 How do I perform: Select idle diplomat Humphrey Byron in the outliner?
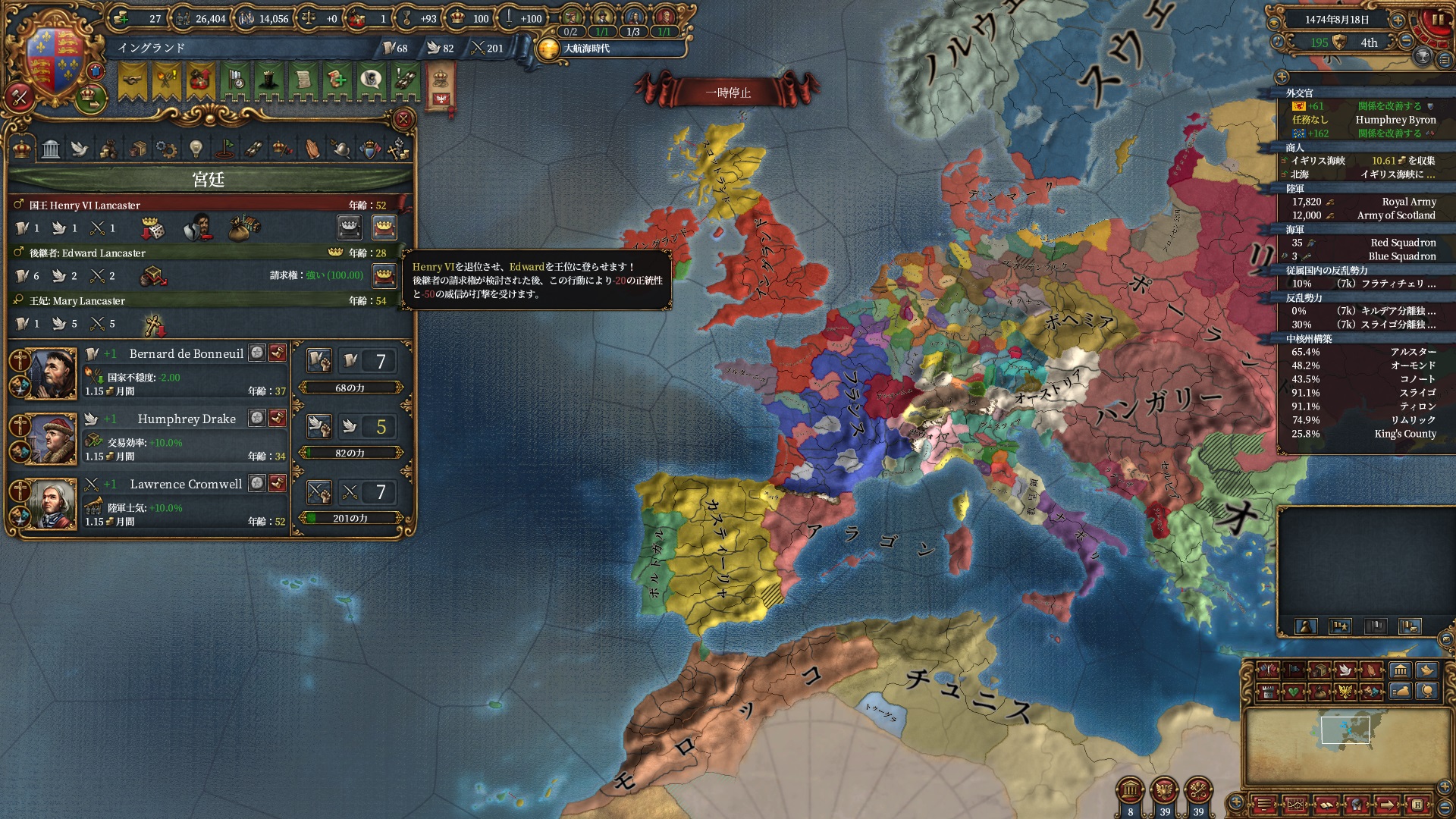[x=1395, y=120]
